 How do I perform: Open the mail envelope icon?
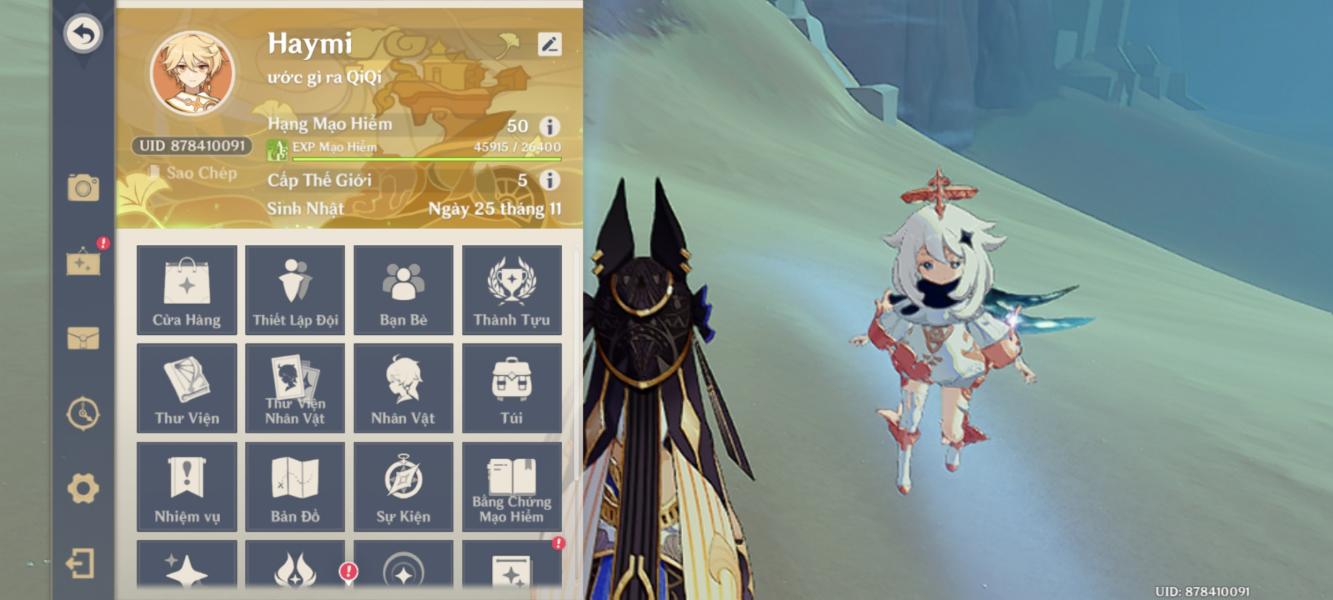(x=83, y=338)
